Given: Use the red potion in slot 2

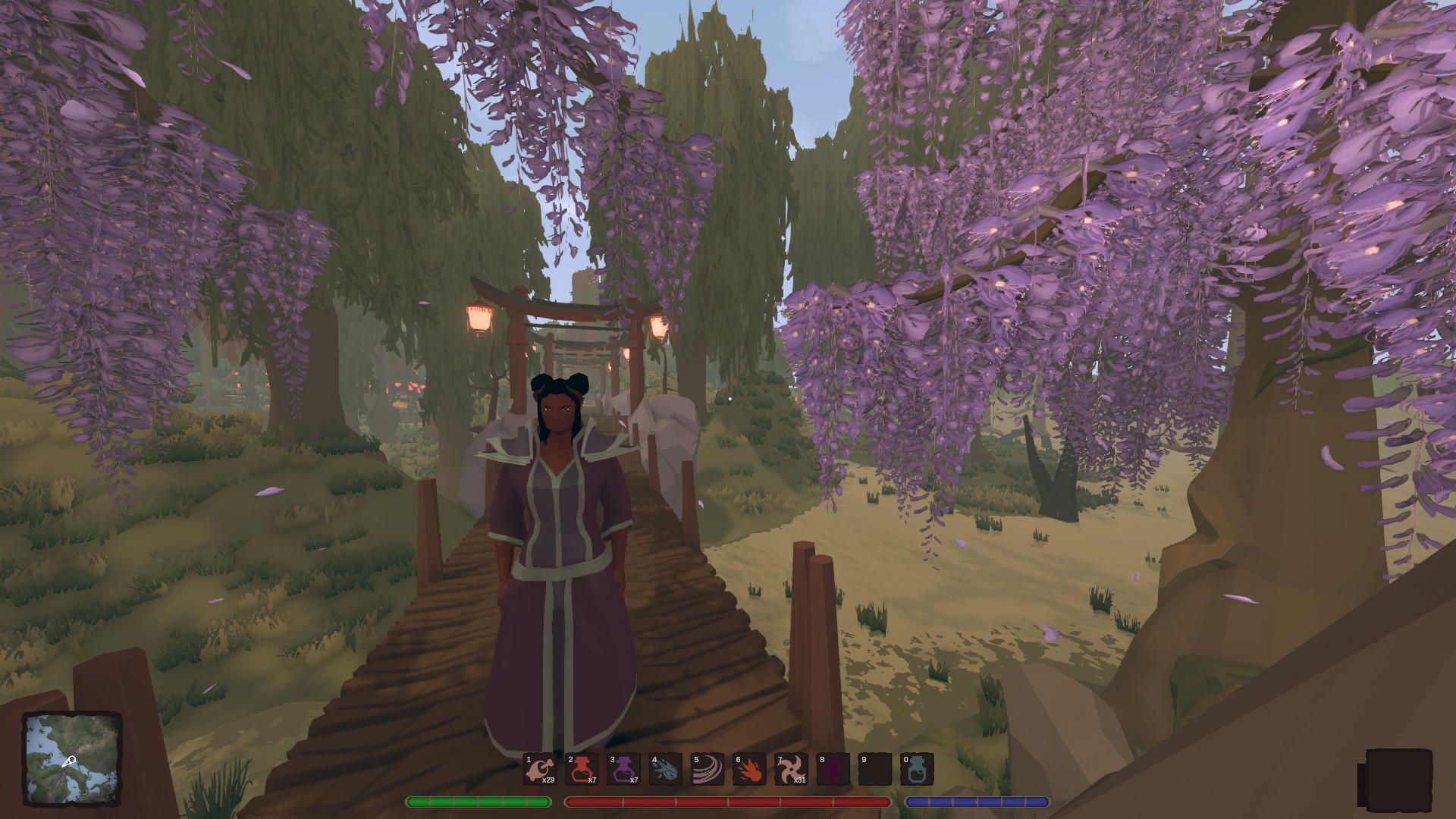Looking at the screenshot, I should click(x=582, y=770).
